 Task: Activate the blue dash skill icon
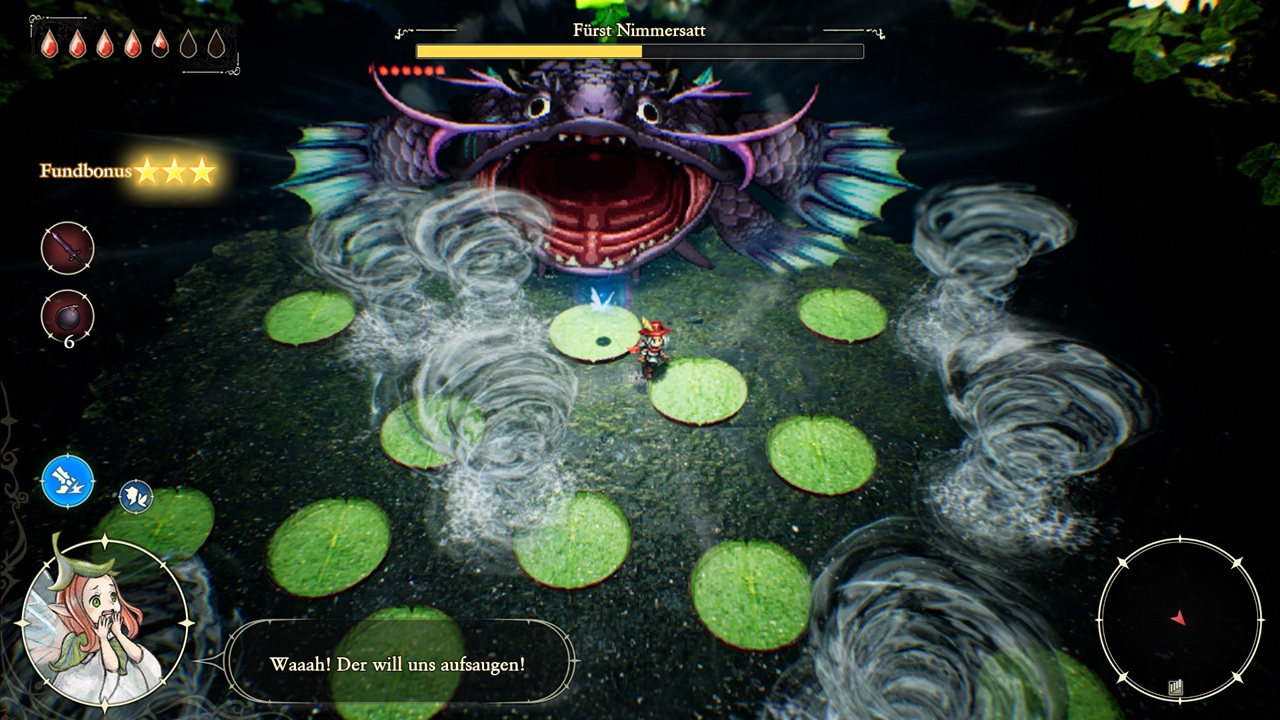(x=68, y=480)
